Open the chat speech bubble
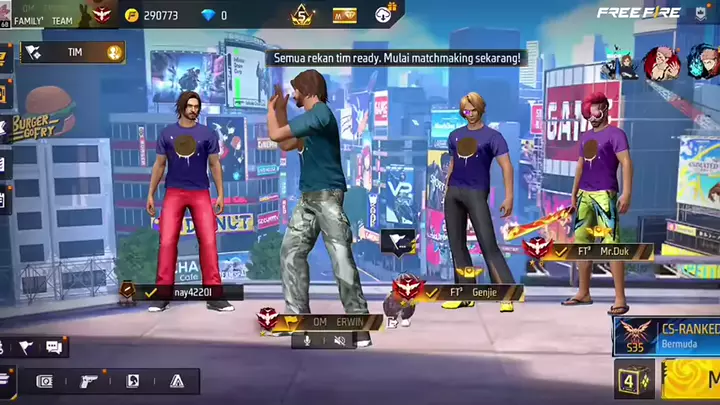This screenshot has height=405, width=720. (54, 347)
